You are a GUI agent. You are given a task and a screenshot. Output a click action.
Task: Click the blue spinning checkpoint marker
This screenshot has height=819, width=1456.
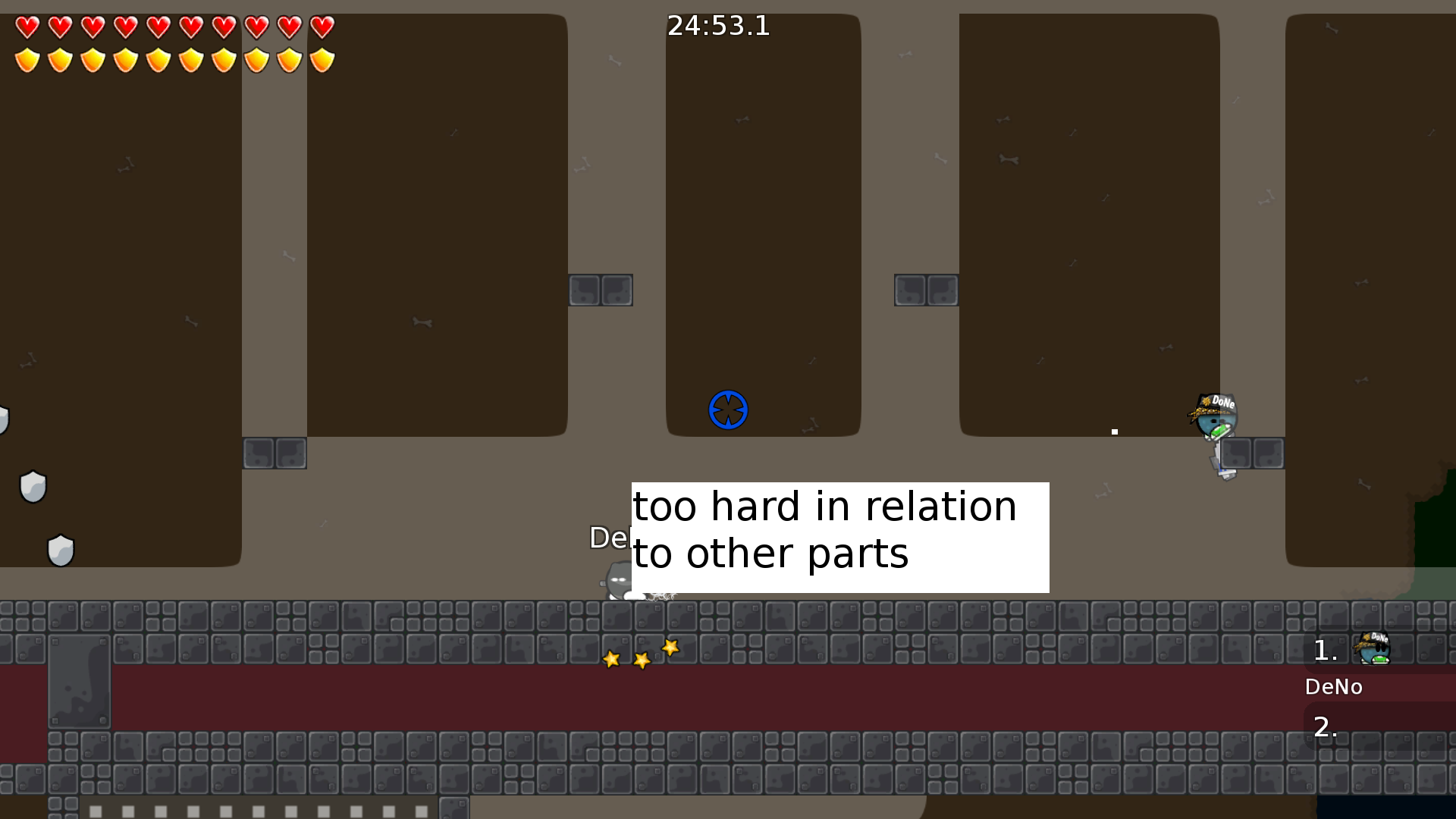click(728, 409)
